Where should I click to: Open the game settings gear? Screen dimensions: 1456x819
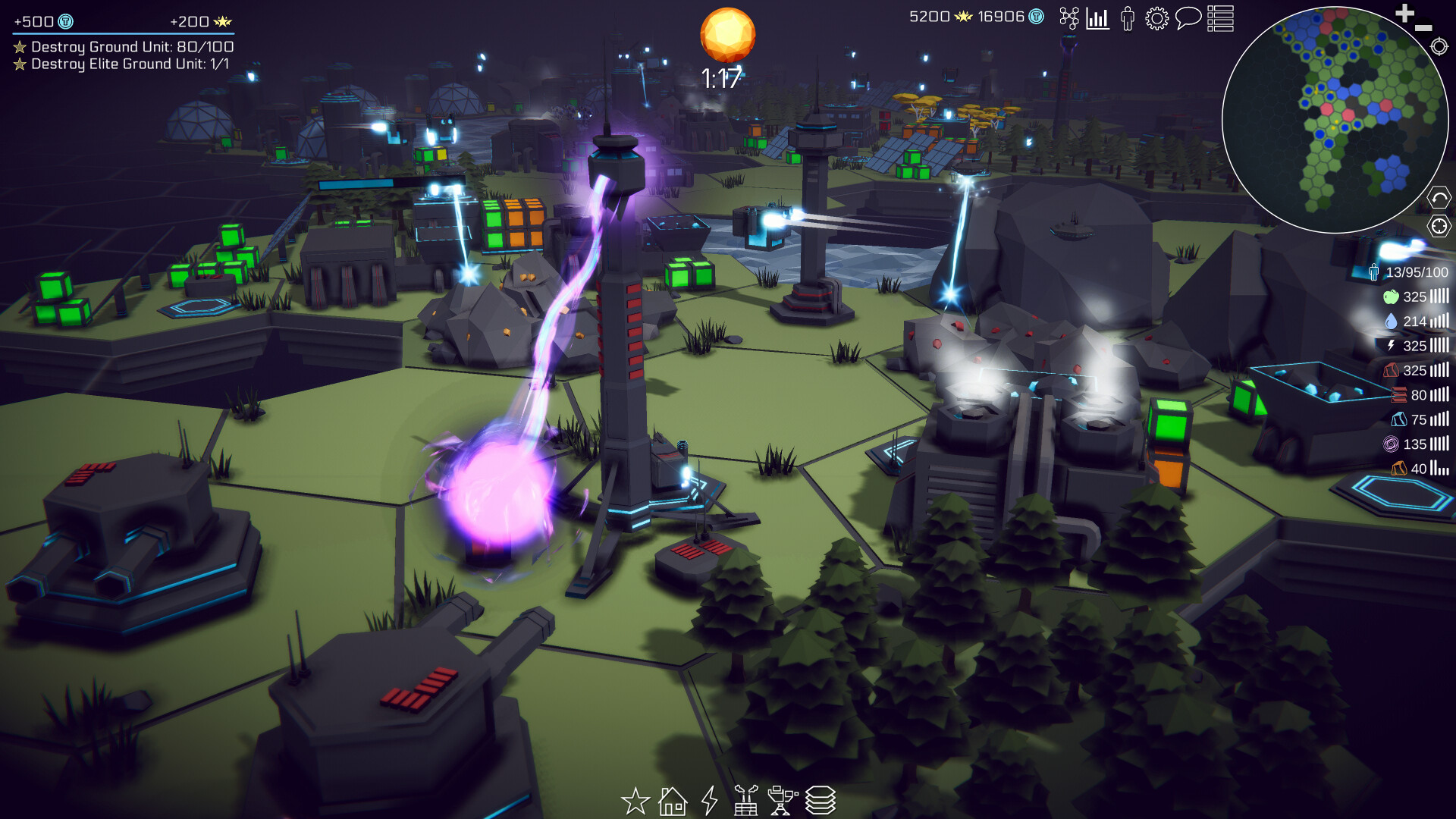(1157, 20)
